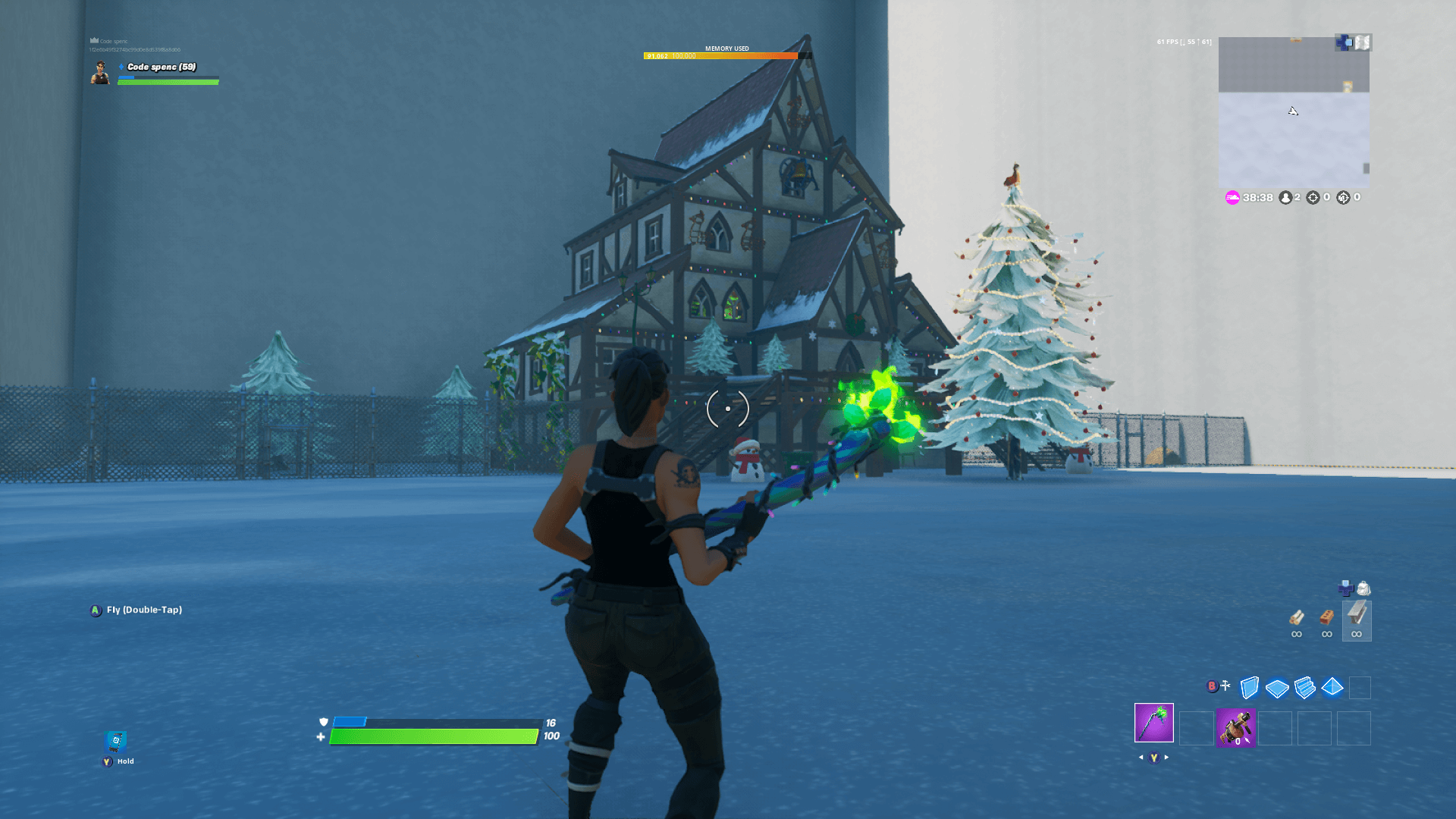
Task: Click the backpack icon above the inventory
Action: (x=1363, y=588)
